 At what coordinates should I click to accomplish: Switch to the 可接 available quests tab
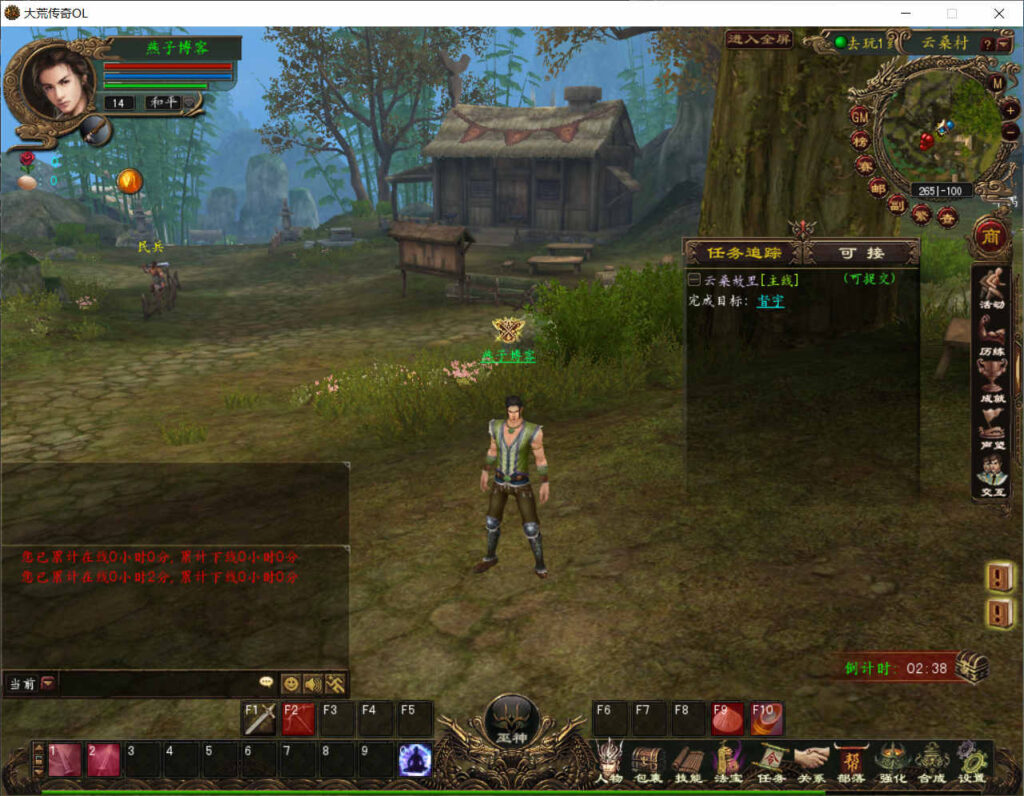(x=862, y=253)
